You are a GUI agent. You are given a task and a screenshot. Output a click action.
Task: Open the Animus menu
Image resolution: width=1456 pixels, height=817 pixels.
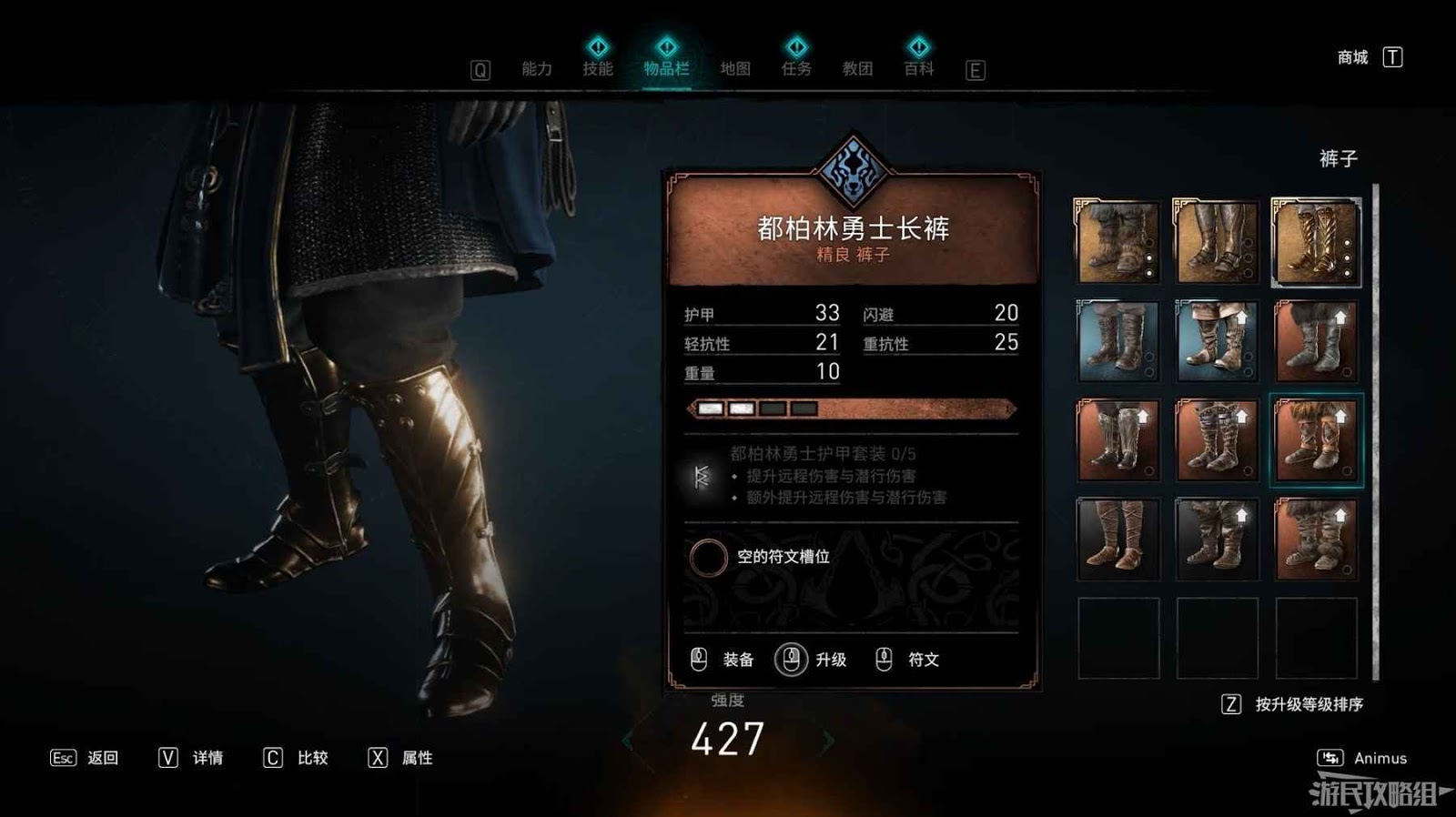1380,758
